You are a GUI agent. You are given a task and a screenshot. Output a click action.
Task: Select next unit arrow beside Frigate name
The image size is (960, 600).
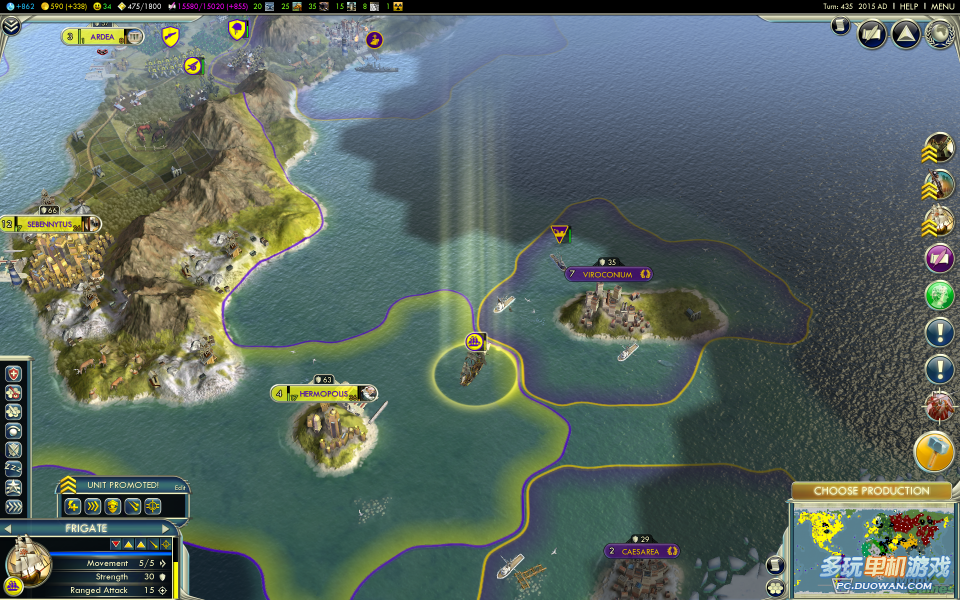coord(166,528)
